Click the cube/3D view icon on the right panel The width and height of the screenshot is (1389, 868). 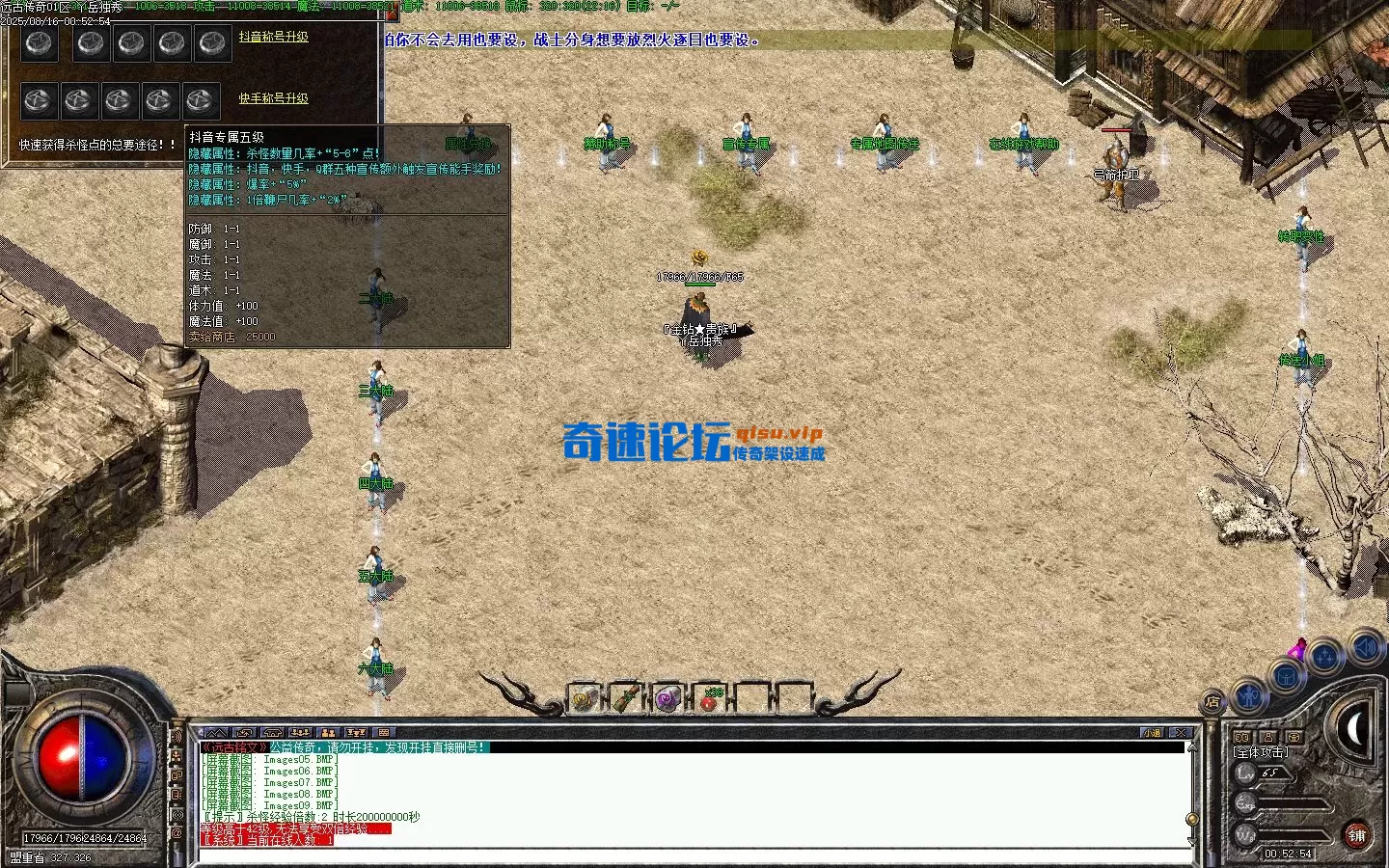[x=1286, y=676]
